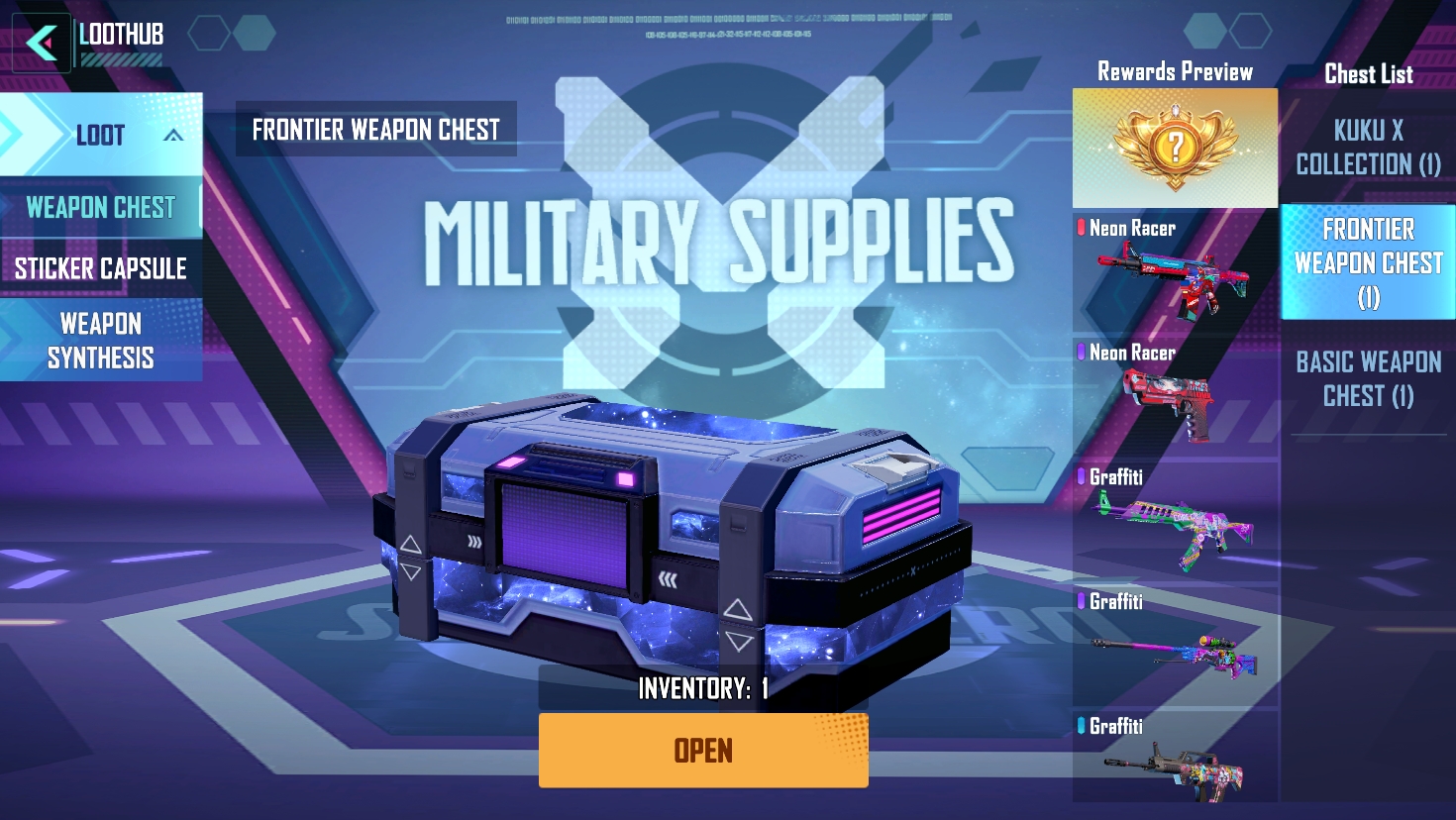Preview the Neon Racer rifle reward
Screen dimensions: 1456x820
(1175, 271)
